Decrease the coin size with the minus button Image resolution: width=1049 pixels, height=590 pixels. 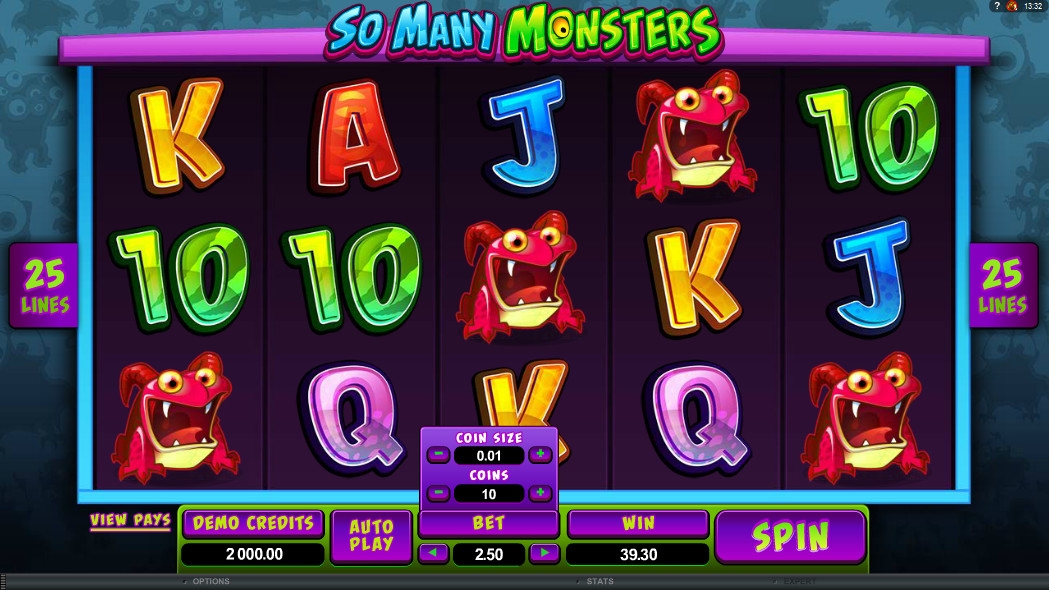pos(438,455)
